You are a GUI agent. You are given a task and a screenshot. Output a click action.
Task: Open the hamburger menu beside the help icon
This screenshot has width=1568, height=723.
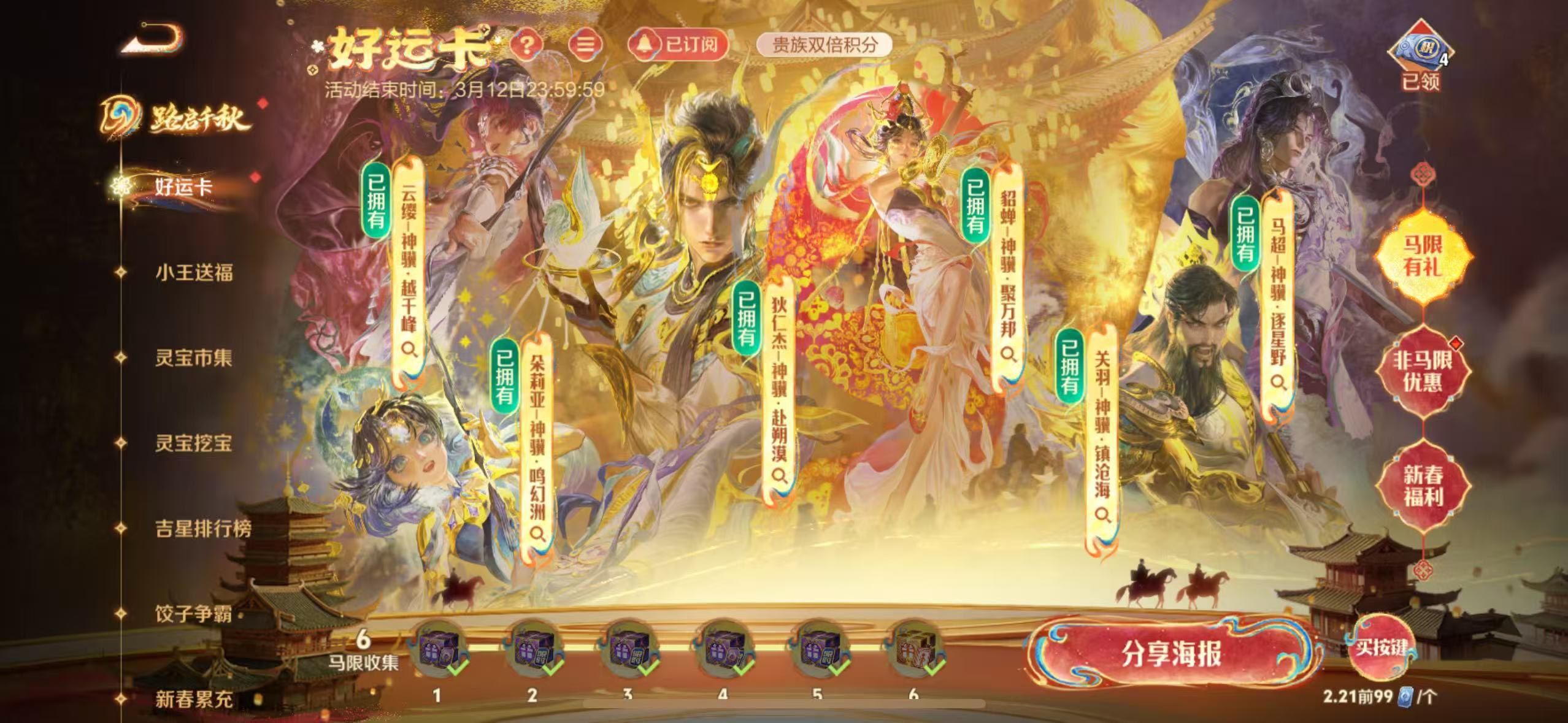pyautogui.click(x=587, y=45)
